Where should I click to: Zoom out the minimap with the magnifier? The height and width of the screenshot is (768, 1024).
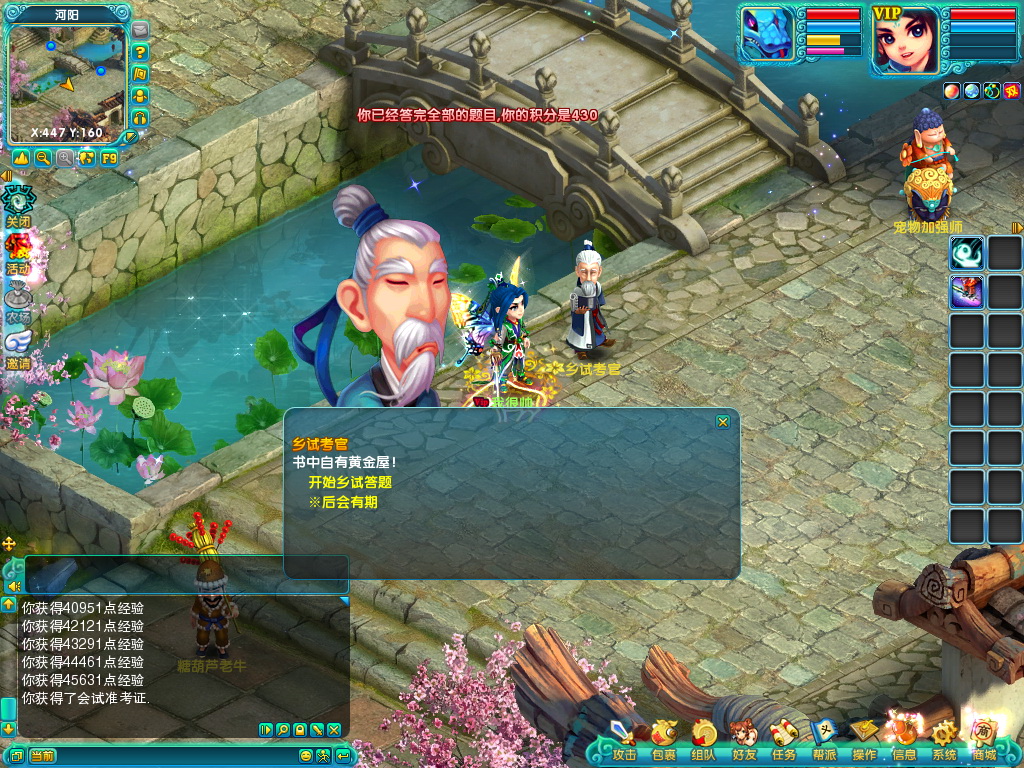tap(43, 158)
